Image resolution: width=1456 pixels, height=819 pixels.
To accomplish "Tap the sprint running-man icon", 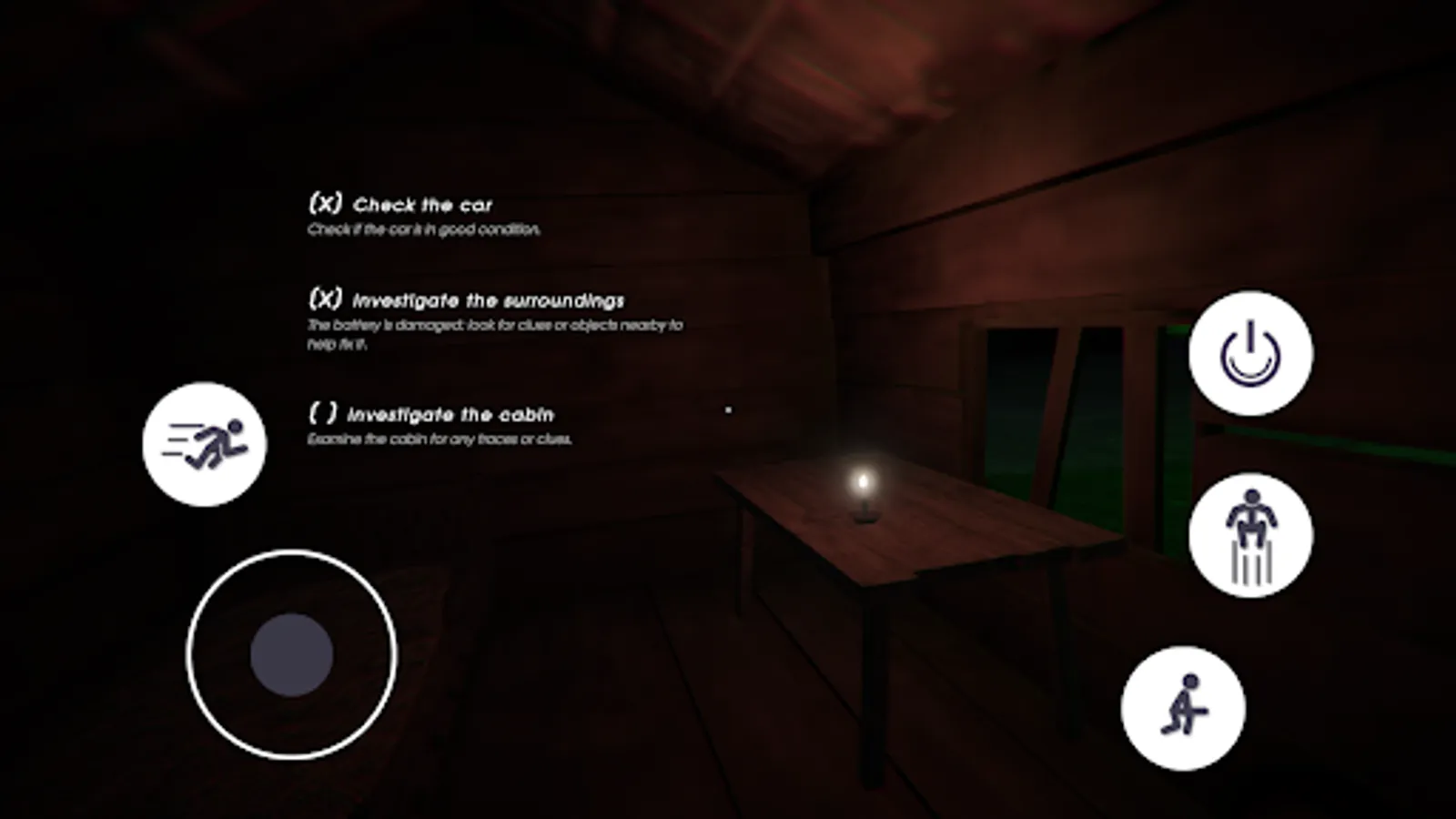I will point(203,442).
